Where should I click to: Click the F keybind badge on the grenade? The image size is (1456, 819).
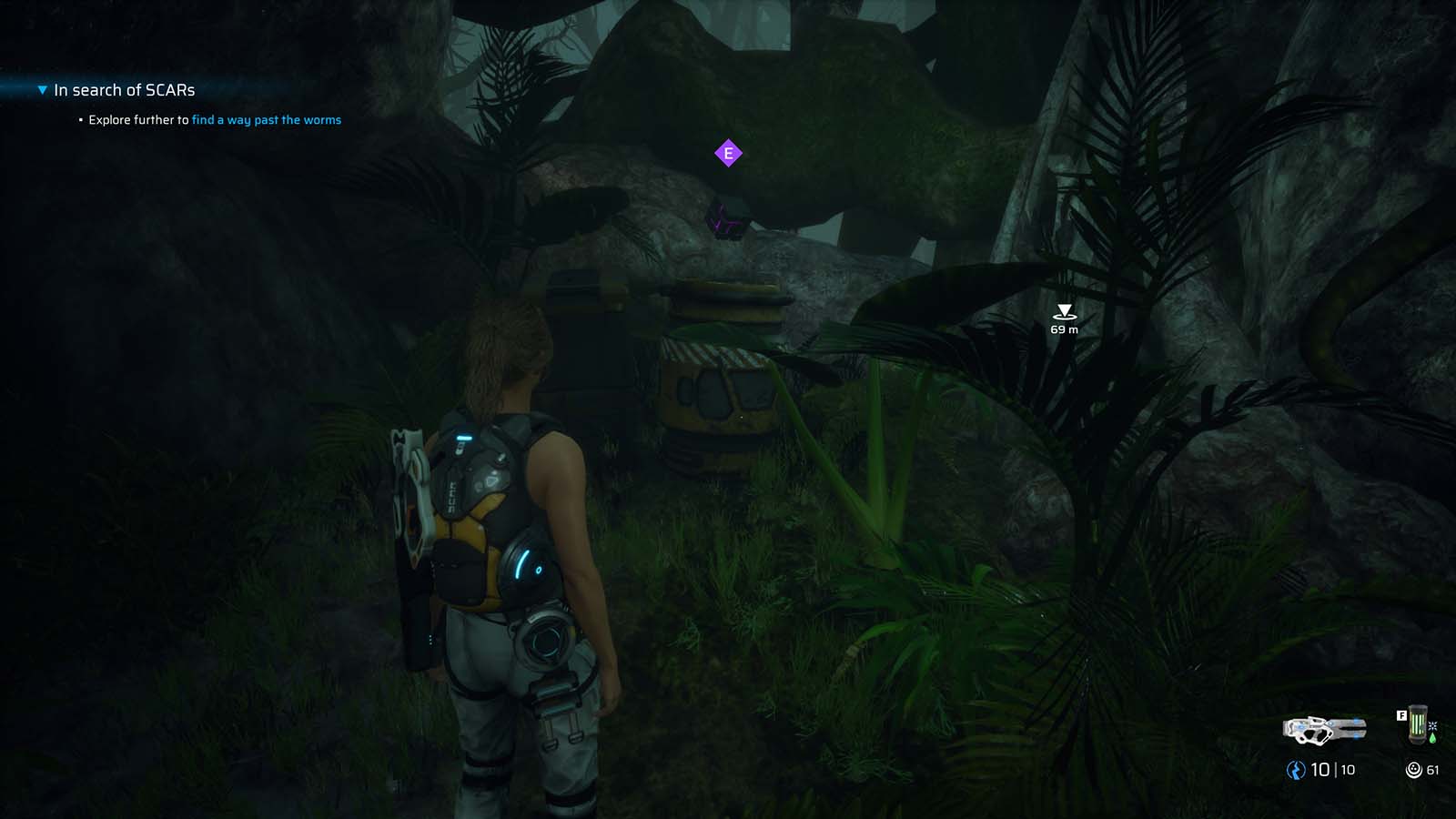pos(1401,715)
